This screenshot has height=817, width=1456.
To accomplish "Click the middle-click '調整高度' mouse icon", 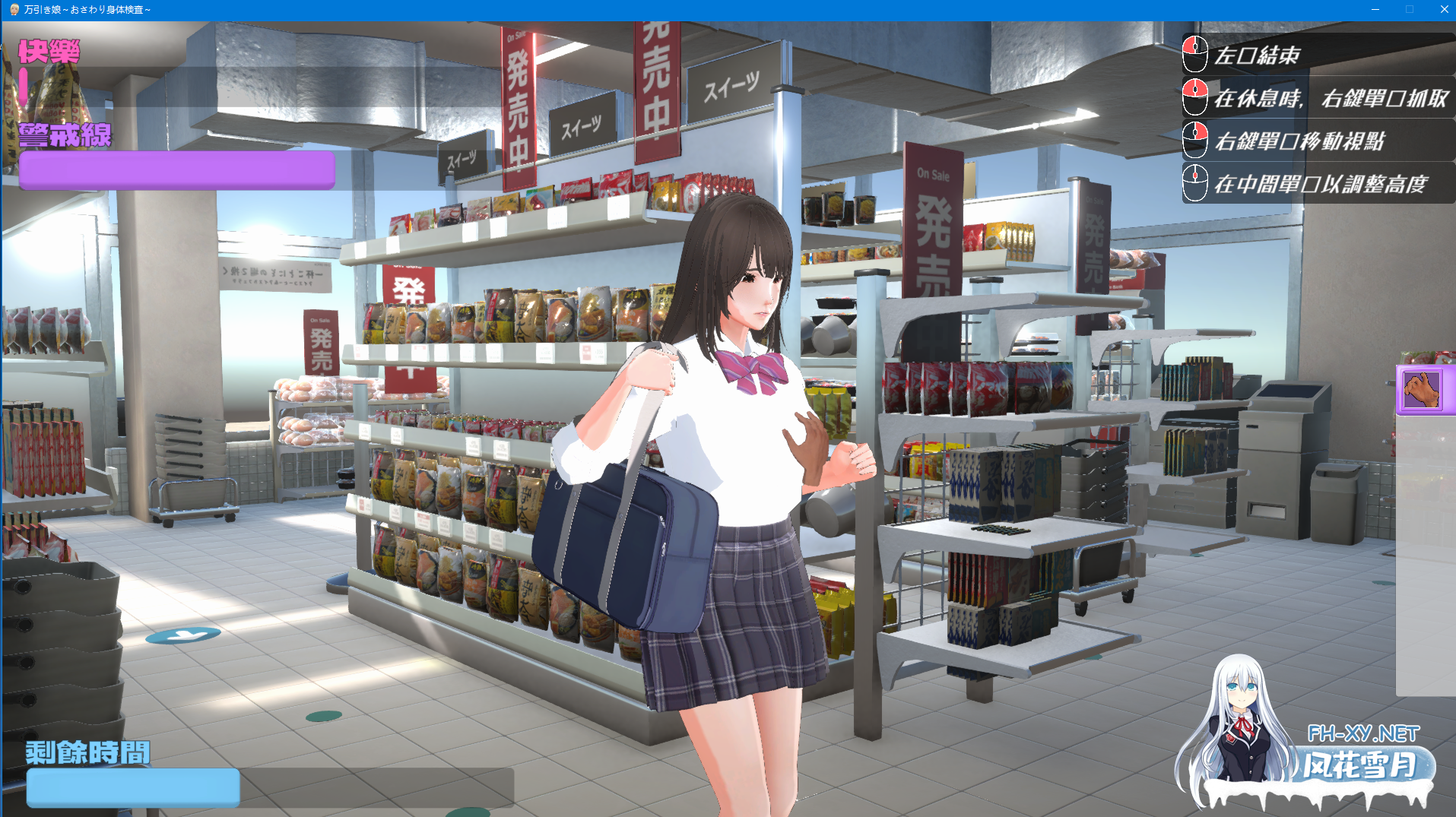I will pos(1194,183).
